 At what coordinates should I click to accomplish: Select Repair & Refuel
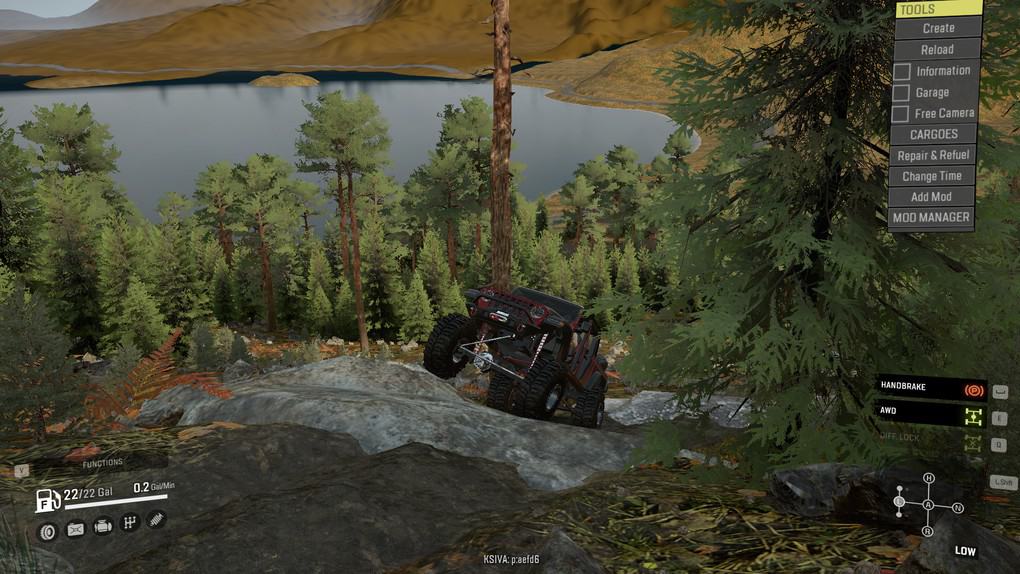[x=933, y=155]
